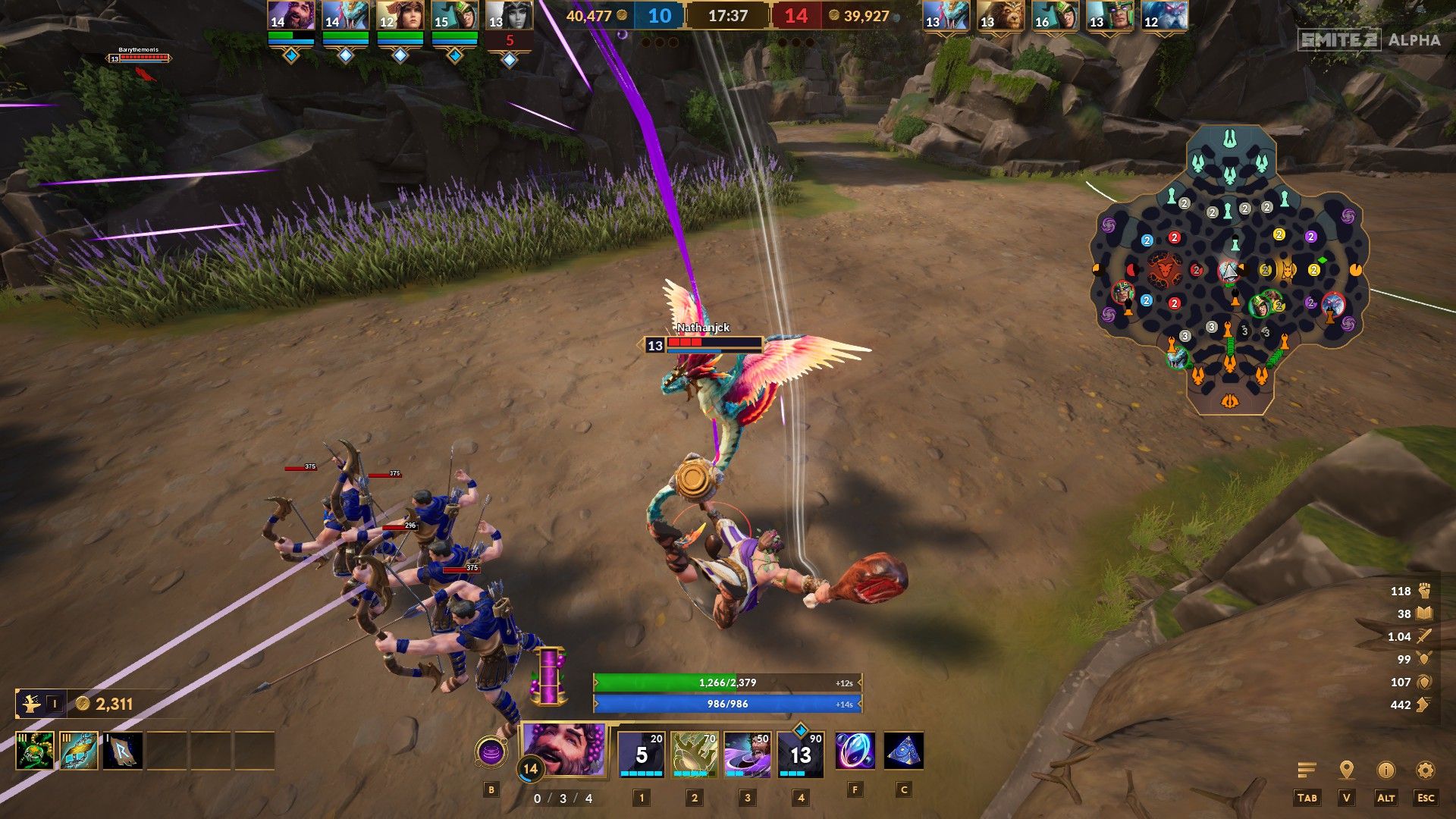Viewport: 1456px width, 819px height.
Task: Activate the green second ability icon
Action: click(x=694, y=755)
